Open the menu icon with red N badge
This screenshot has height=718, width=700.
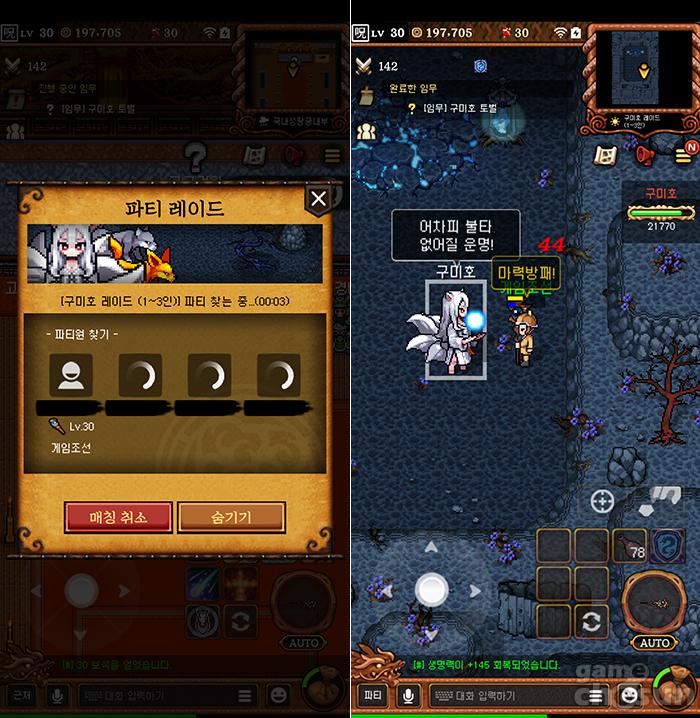tap(682, 154)
